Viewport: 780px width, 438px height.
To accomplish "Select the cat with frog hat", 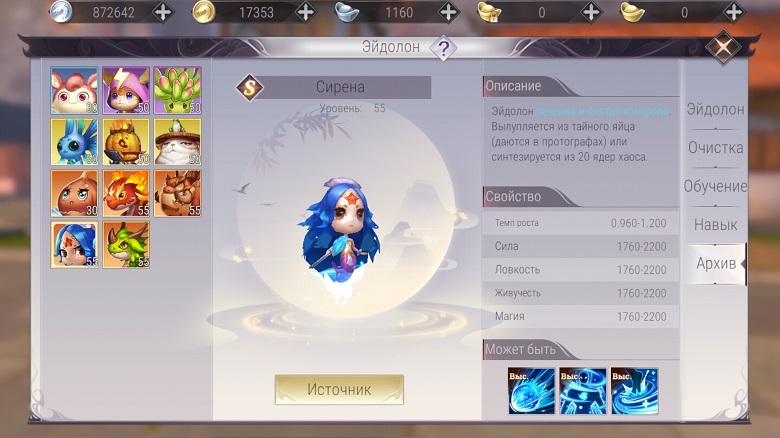I will (177, 142).
